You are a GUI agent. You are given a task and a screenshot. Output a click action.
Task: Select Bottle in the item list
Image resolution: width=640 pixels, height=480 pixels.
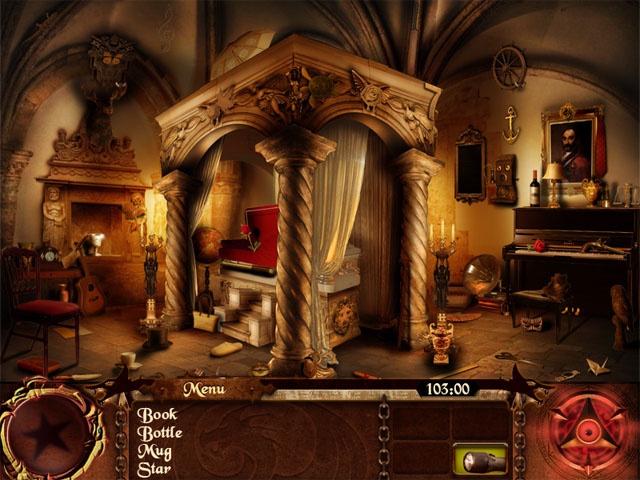click(162, 433)
